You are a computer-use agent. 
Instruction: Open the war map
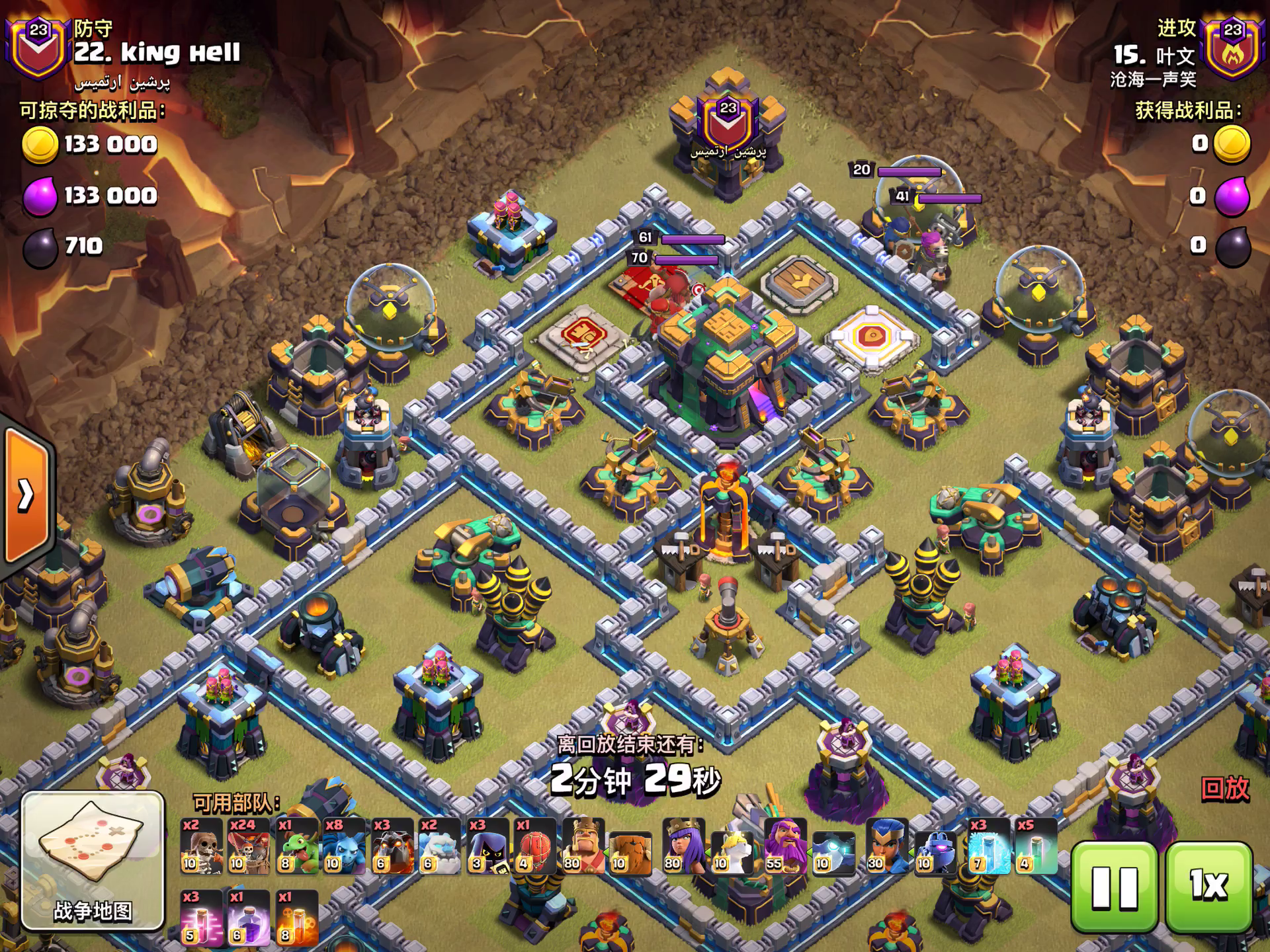[x=93, y=861]
